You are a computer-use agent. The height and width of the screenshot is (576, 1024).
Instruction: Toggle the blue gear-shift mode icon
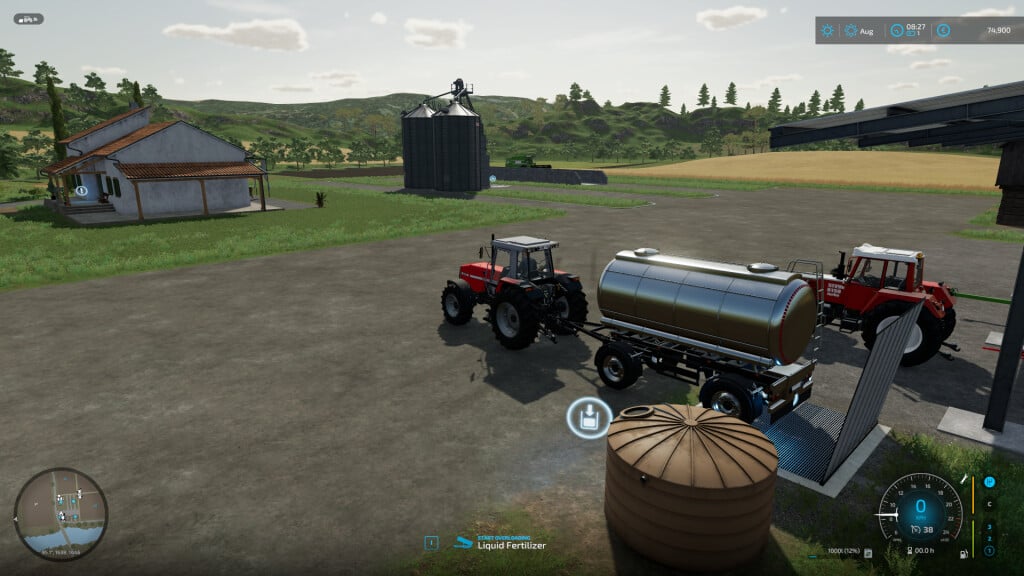pyautogui.click(x=989, y=482)
